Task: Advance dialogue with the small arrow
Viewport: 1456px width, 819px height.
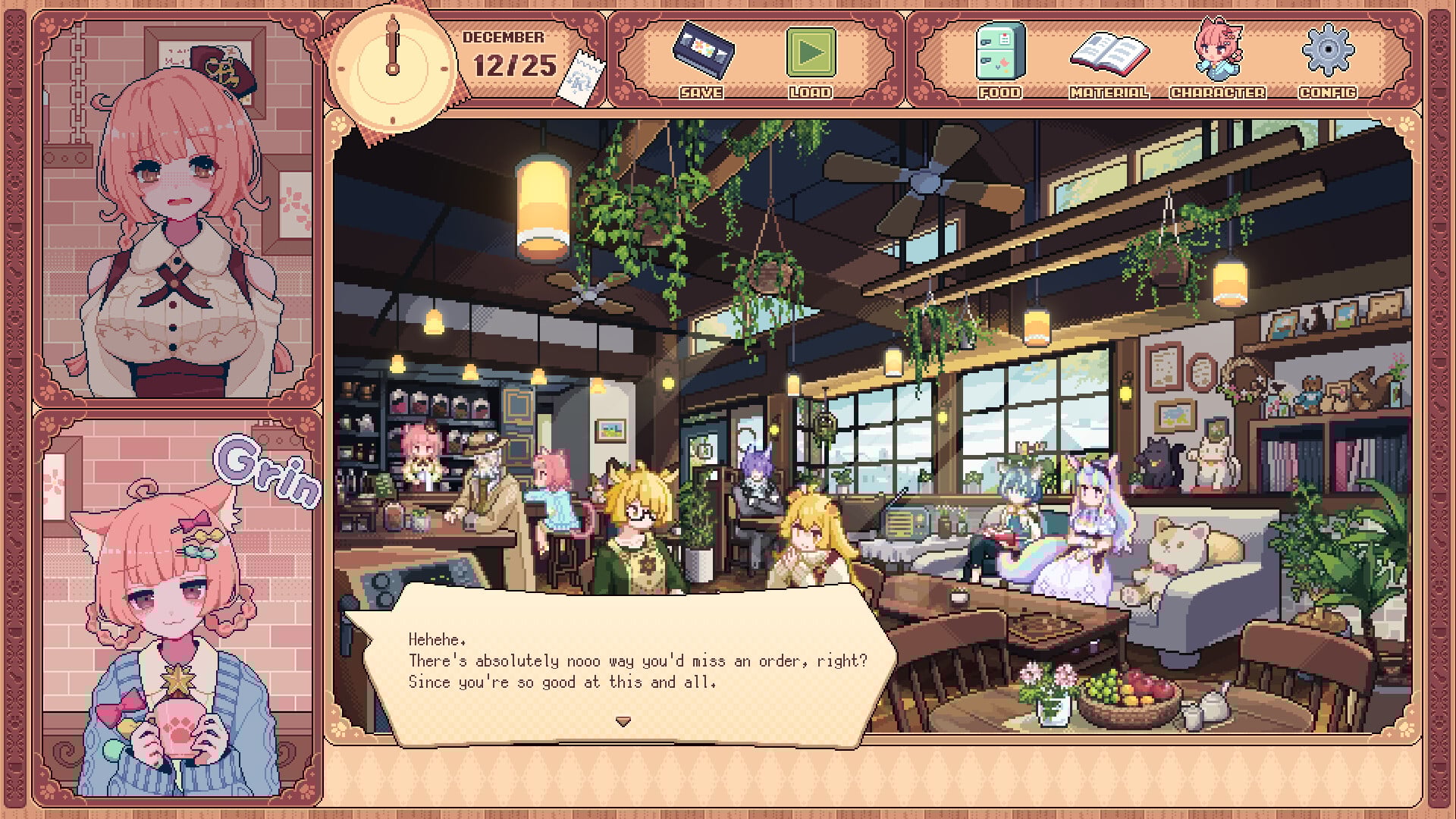Action: click(623, 722)
